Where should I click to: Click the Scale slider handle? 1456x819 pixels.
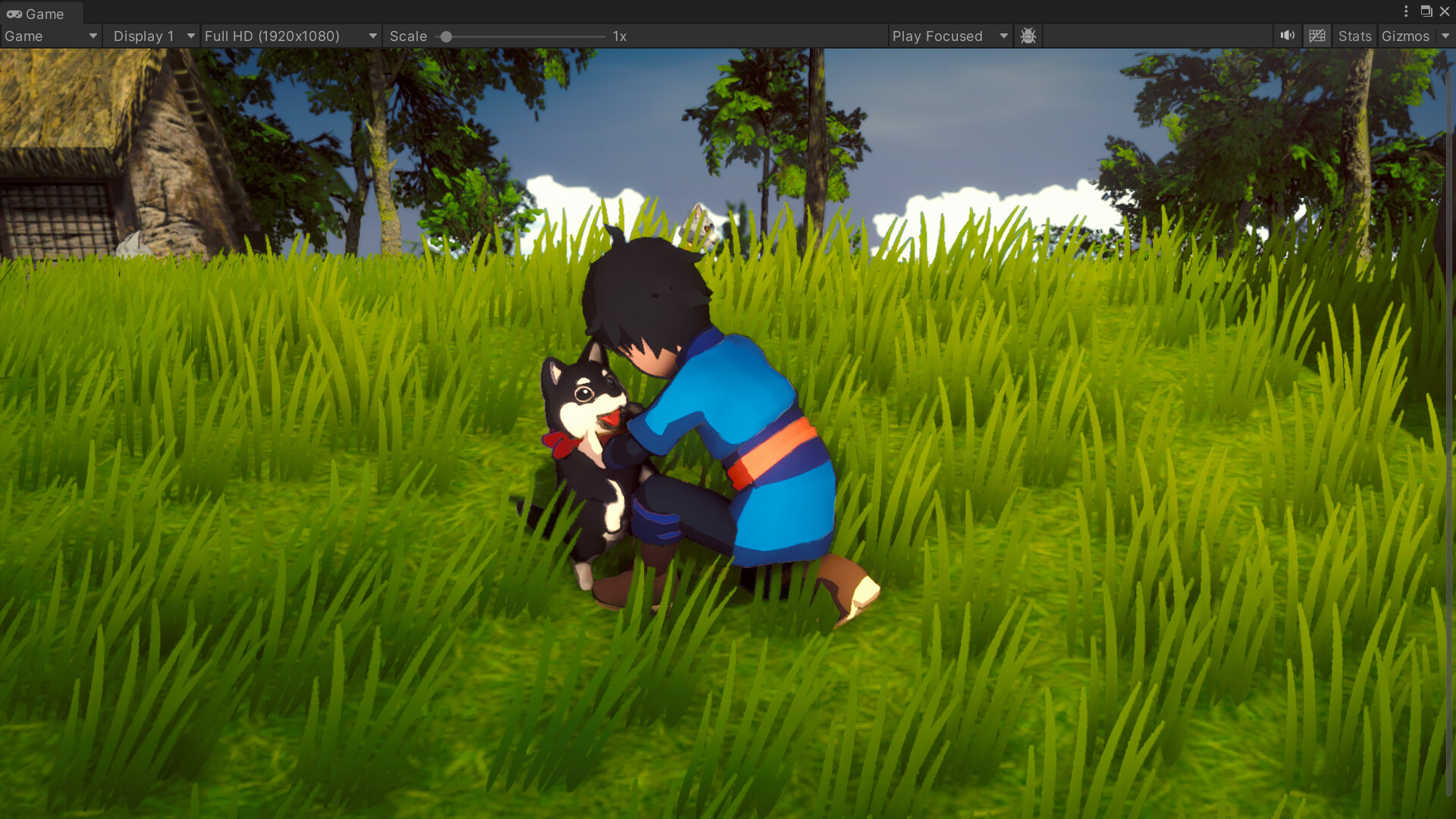point(447,36)
